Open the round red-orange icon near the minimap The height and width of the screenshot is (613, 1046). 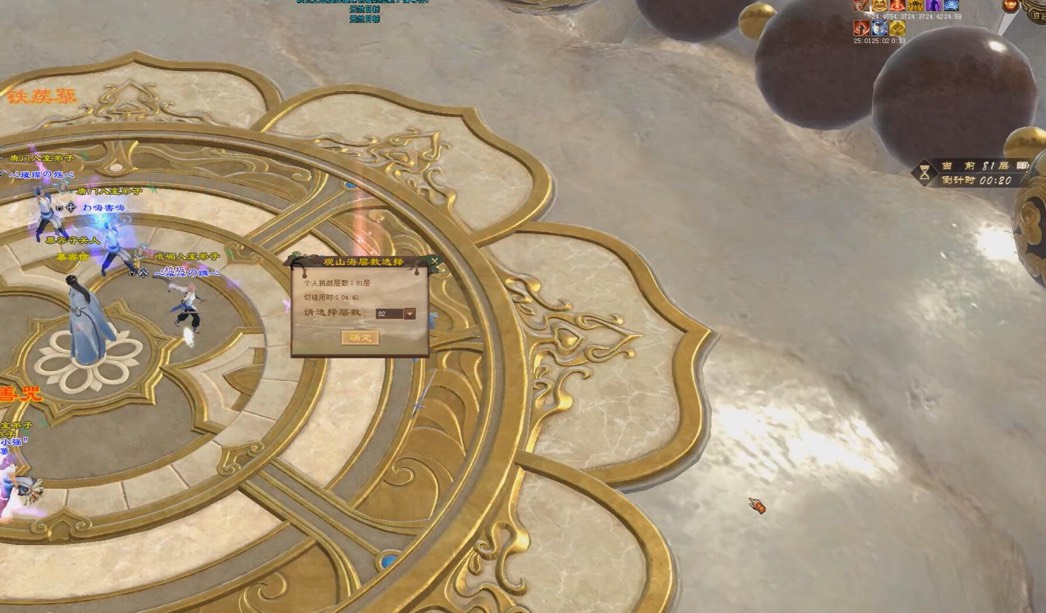[x=1010, y=7]
